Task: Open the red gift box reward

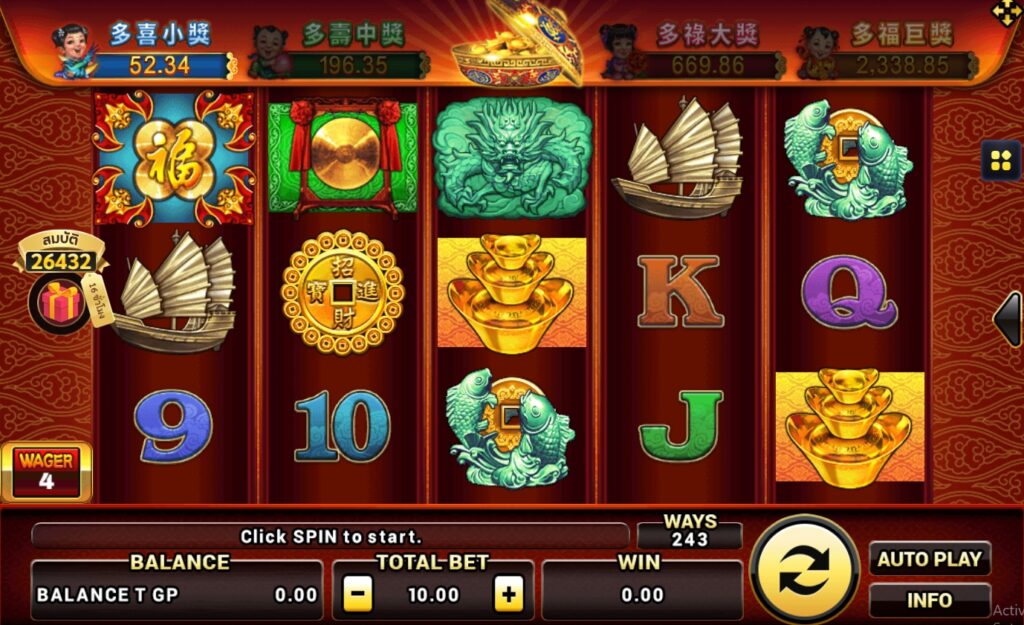Action: pos(59,301)
